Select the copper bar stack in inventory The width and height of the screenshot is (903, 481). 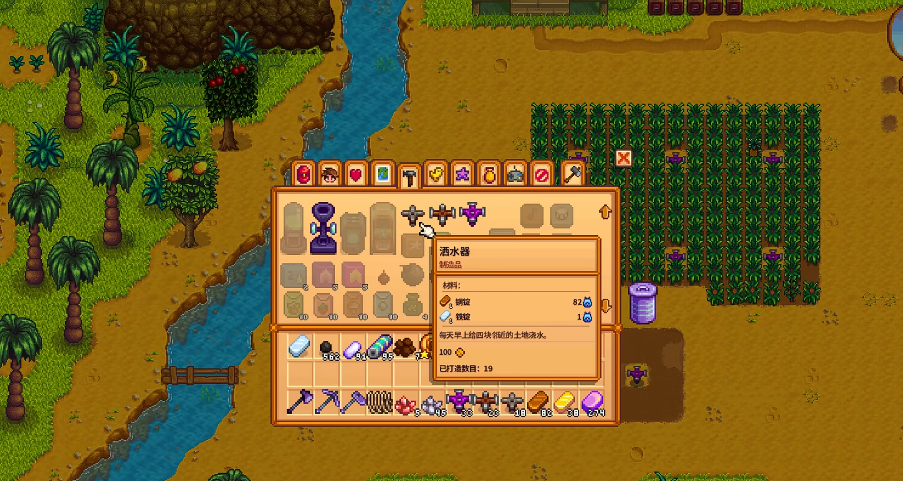[538, 402]
